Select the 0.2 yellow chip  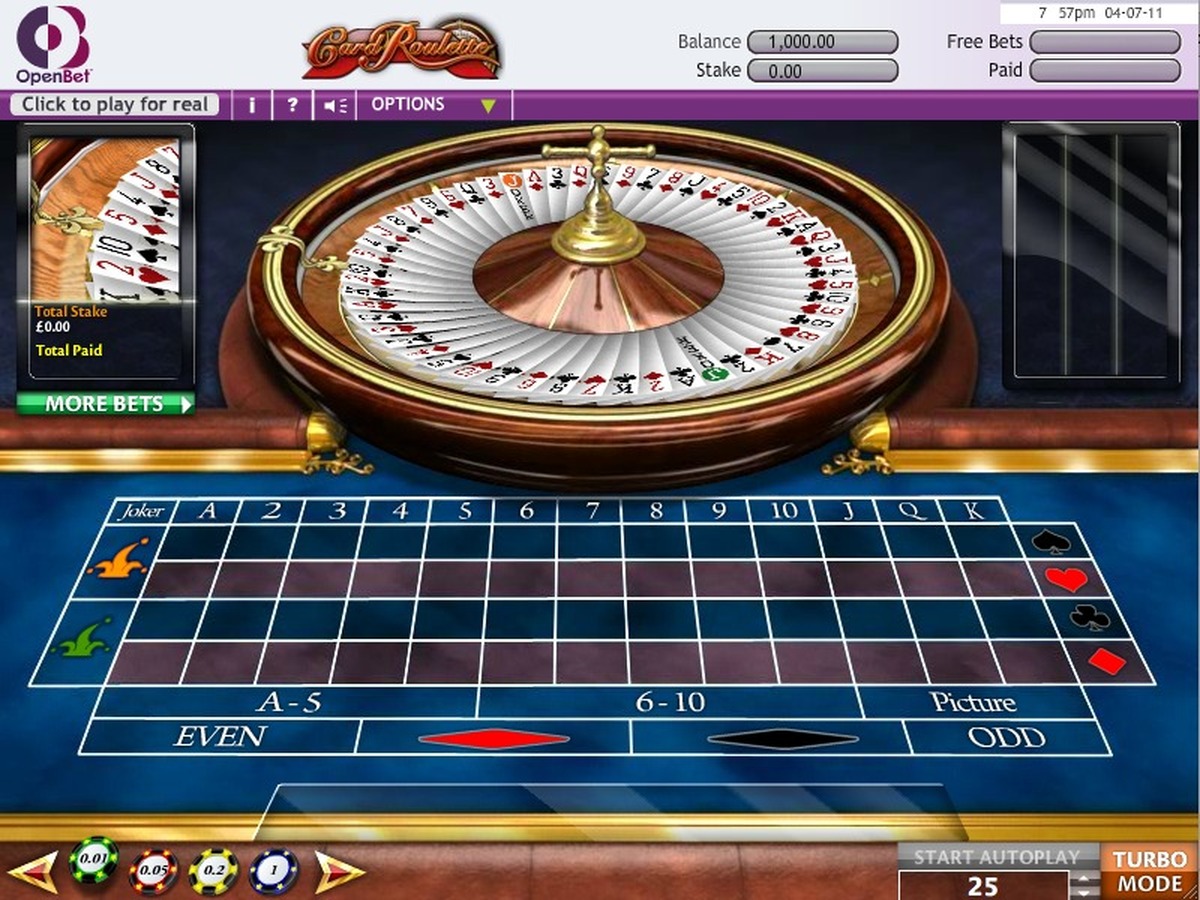pos(214,871)
